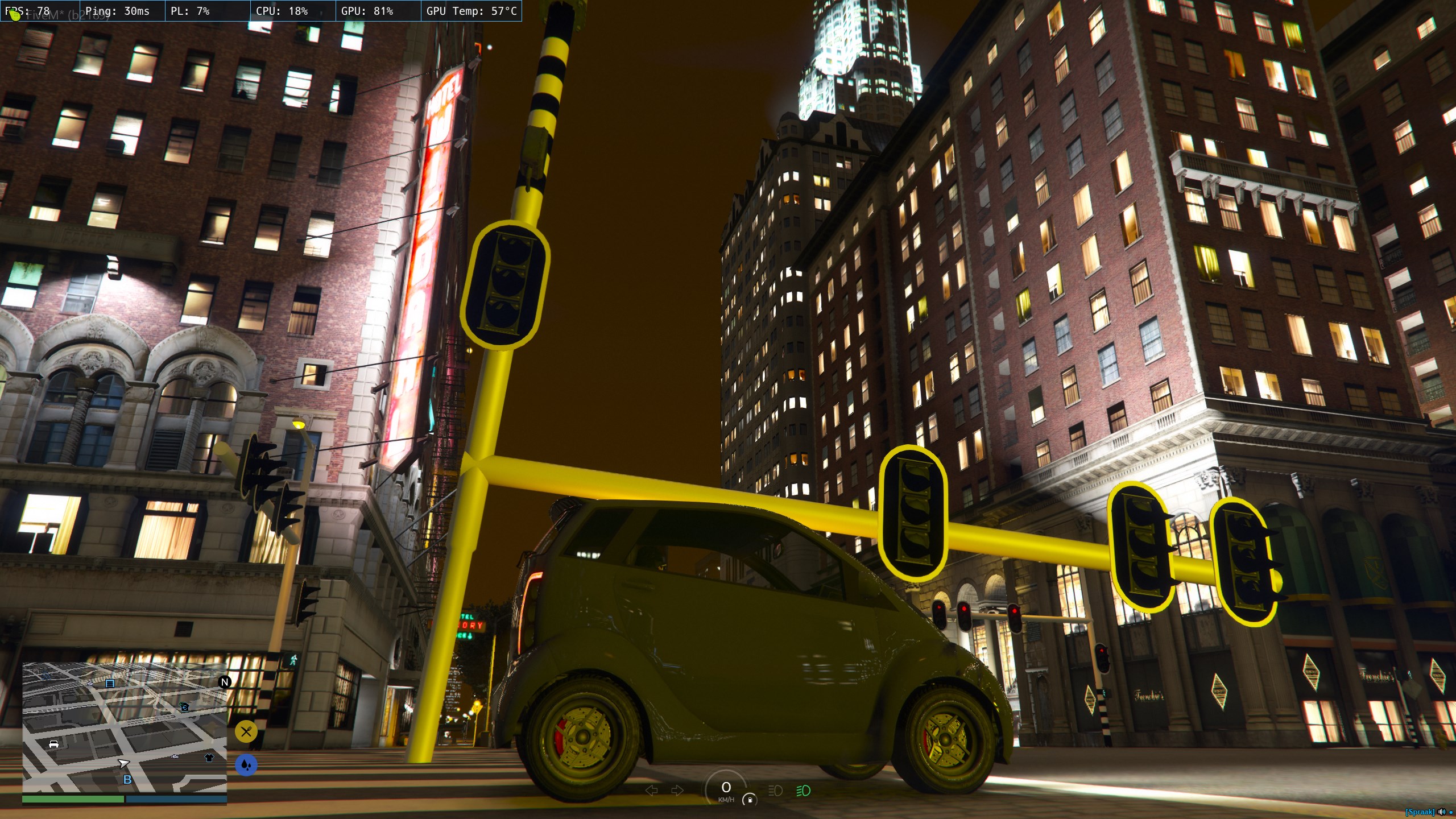Toggle the green high-beam headlight indicator
Screen dimensions: 1456x819
pos(803,791)
